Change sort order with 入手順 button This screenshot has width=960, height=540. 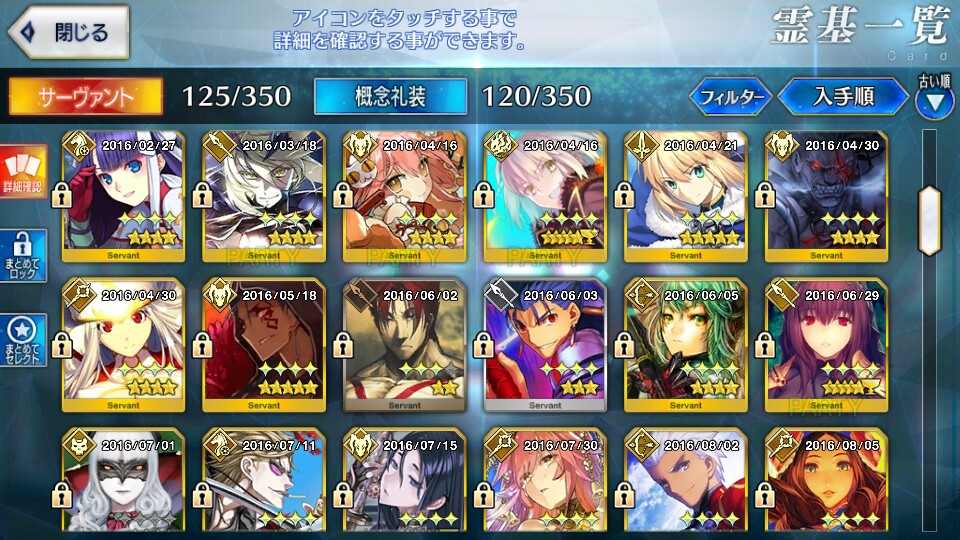click(843, 97)
